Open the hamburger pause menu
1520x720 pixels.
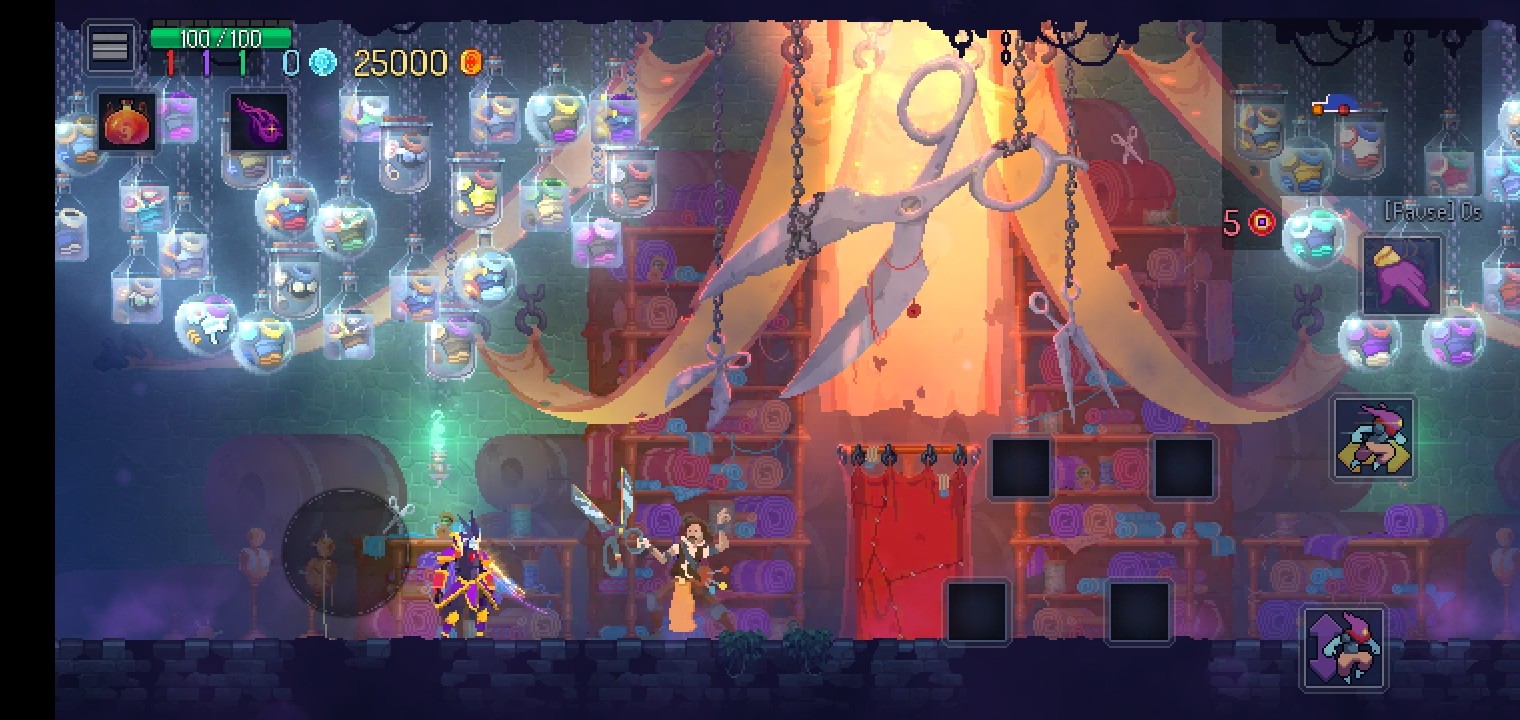110,46
